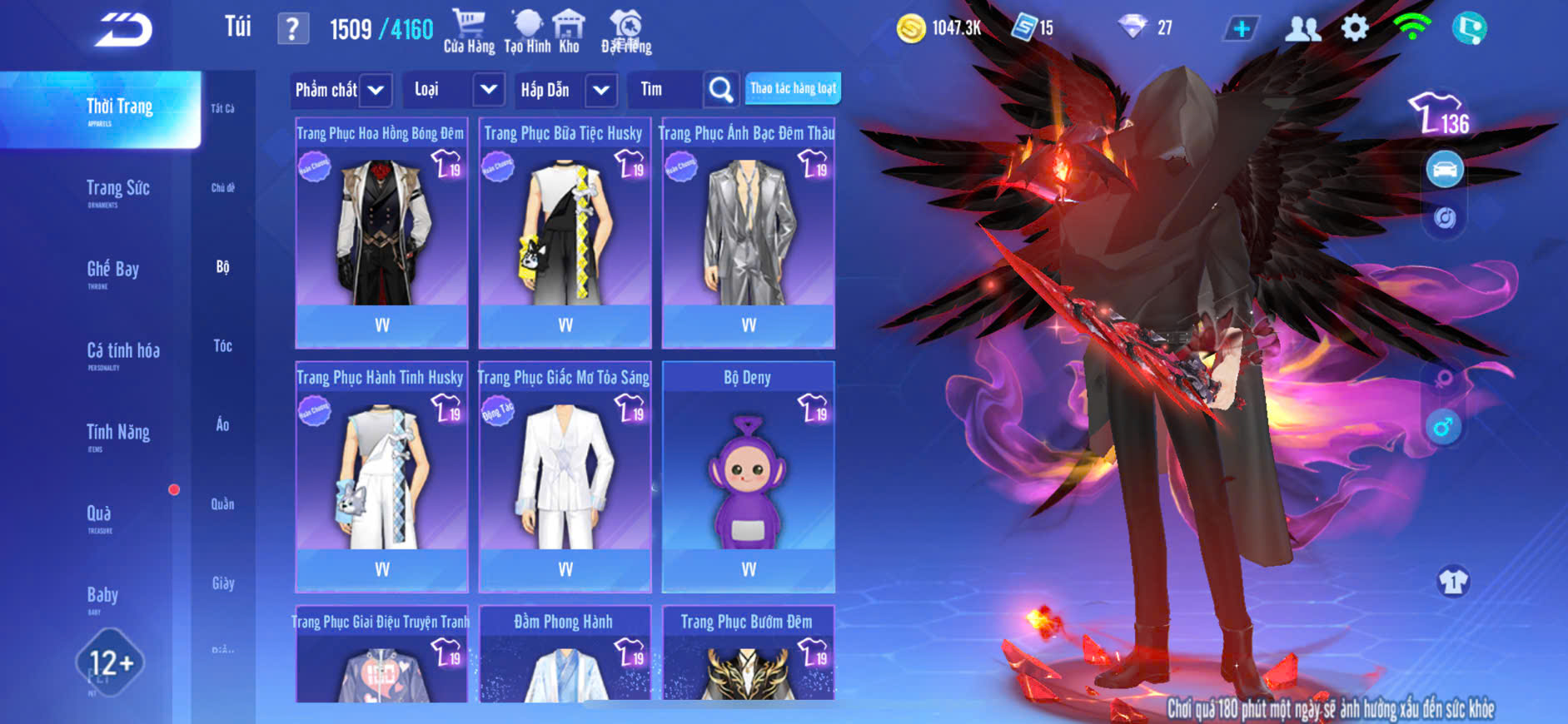Open the Quà tab
The image size is (1568, 724).
[x=99, y=516]
